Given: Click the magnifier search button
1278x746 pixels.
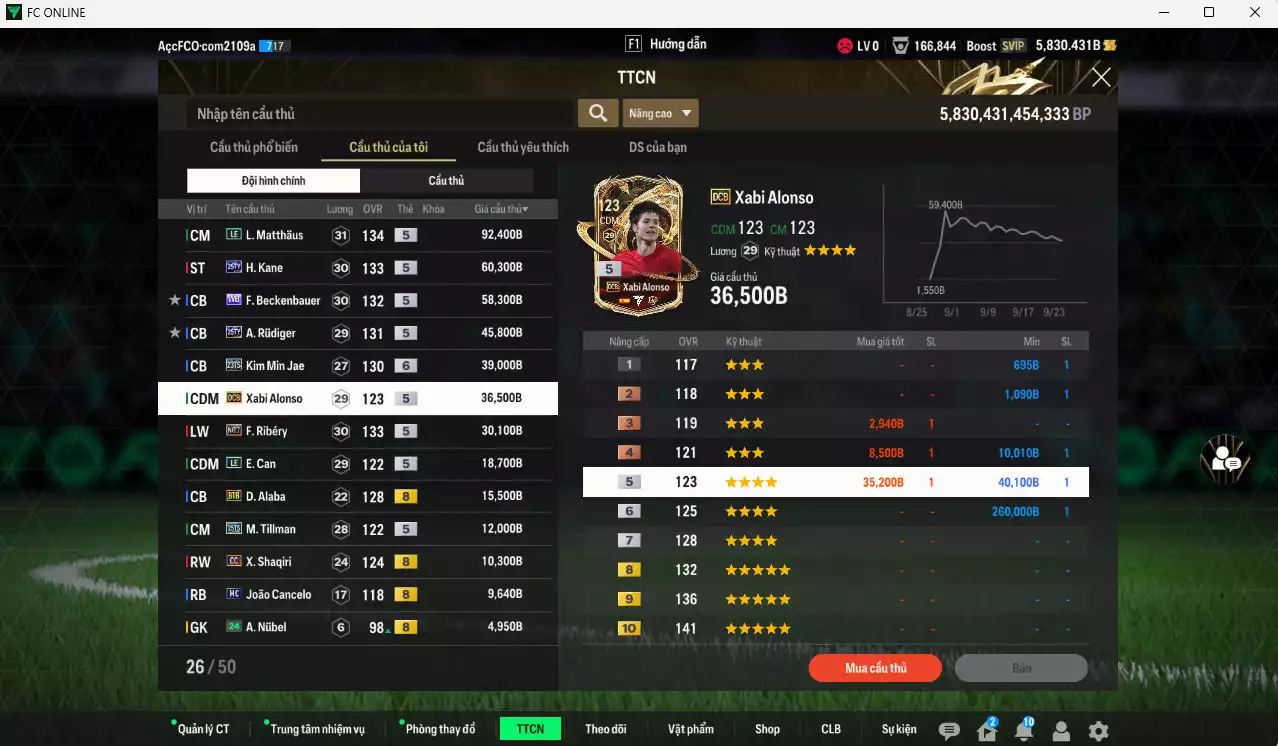Looking at the screenshot, I should [x=597, y=113].
